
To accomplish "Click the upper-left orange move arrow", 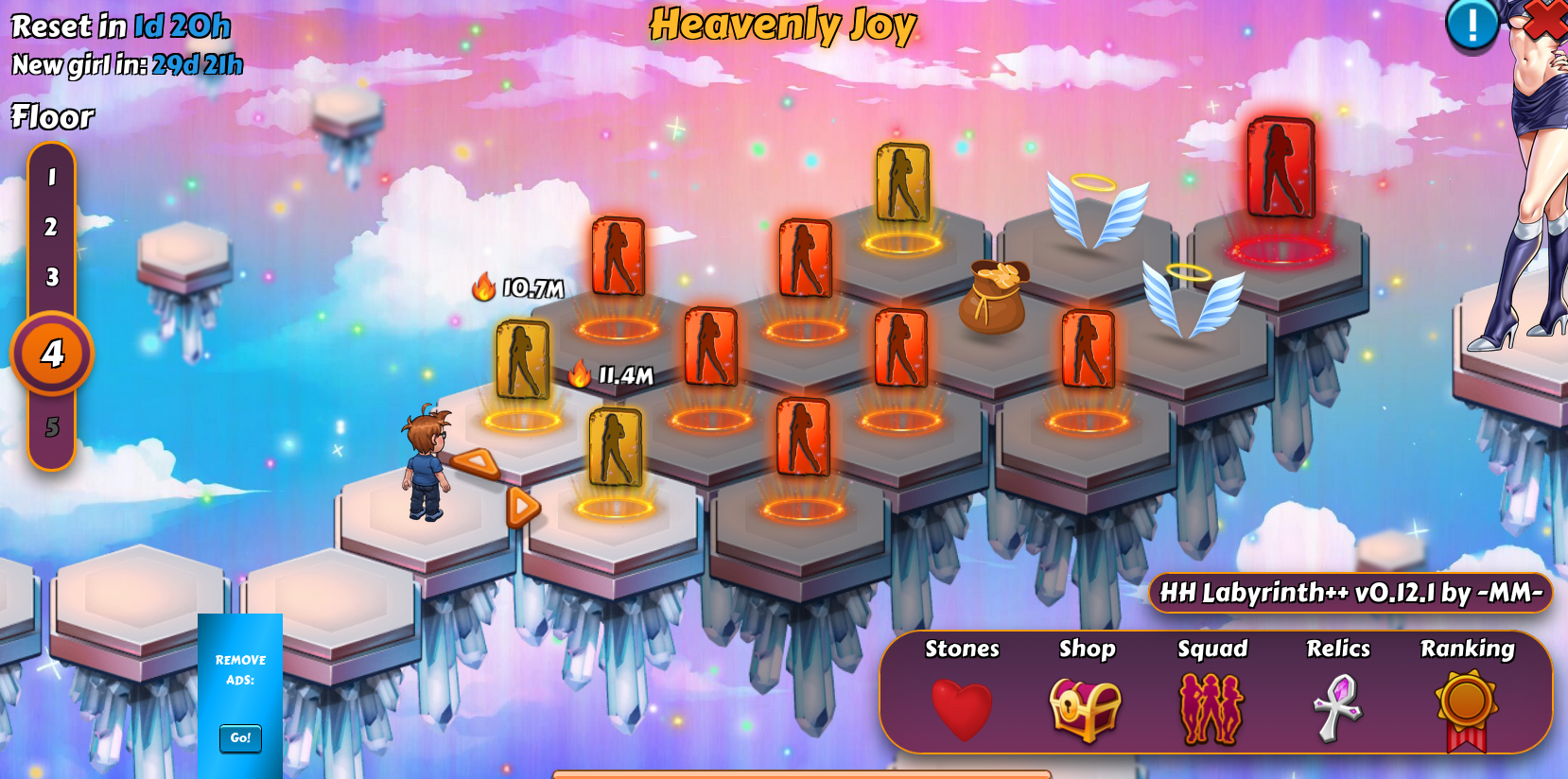I will click(476, 462).
